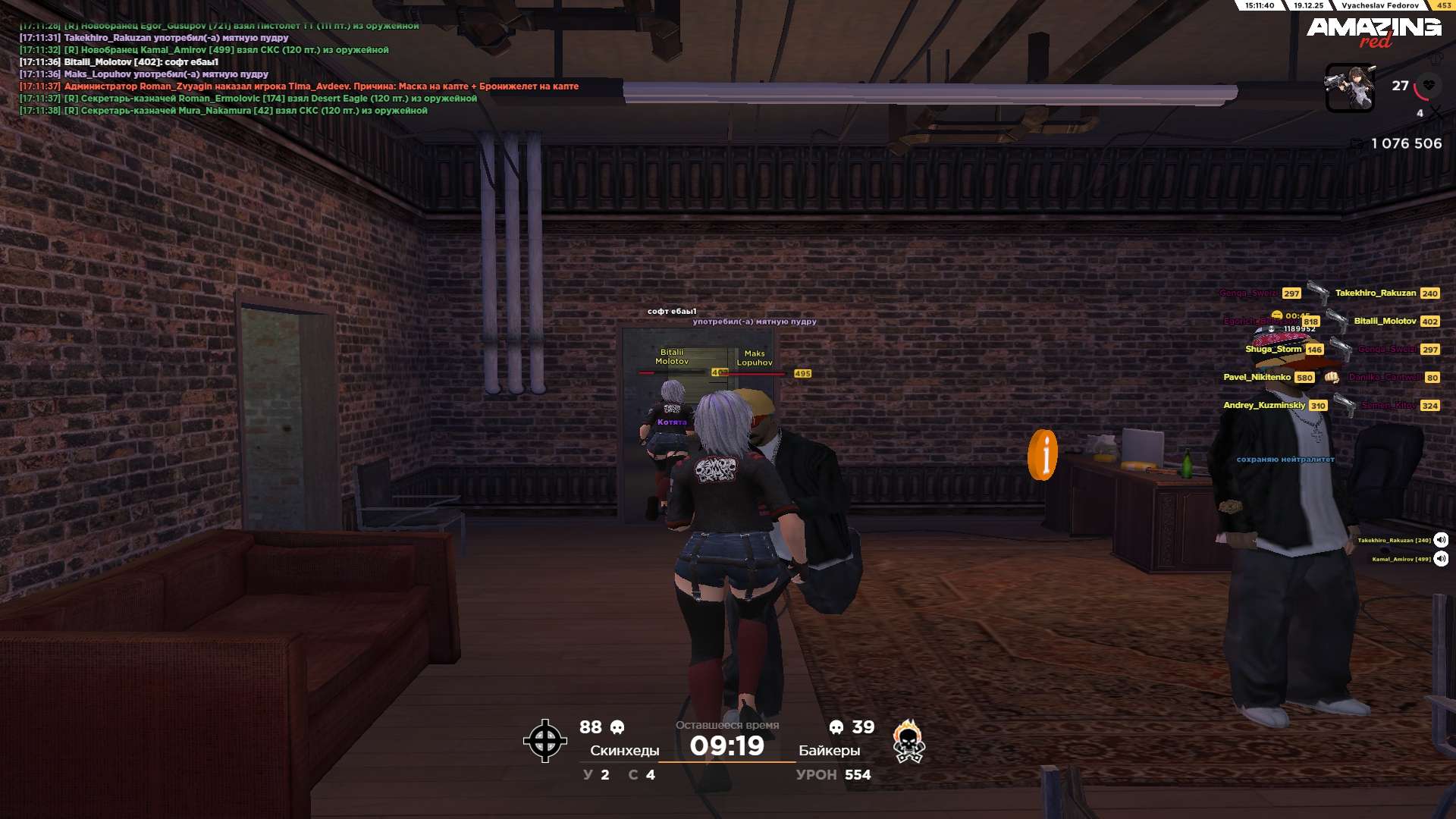This screenshot has width=1456, height=819.
Task: Click the red administrator punishment chat message
Action: tap(321, 86)
